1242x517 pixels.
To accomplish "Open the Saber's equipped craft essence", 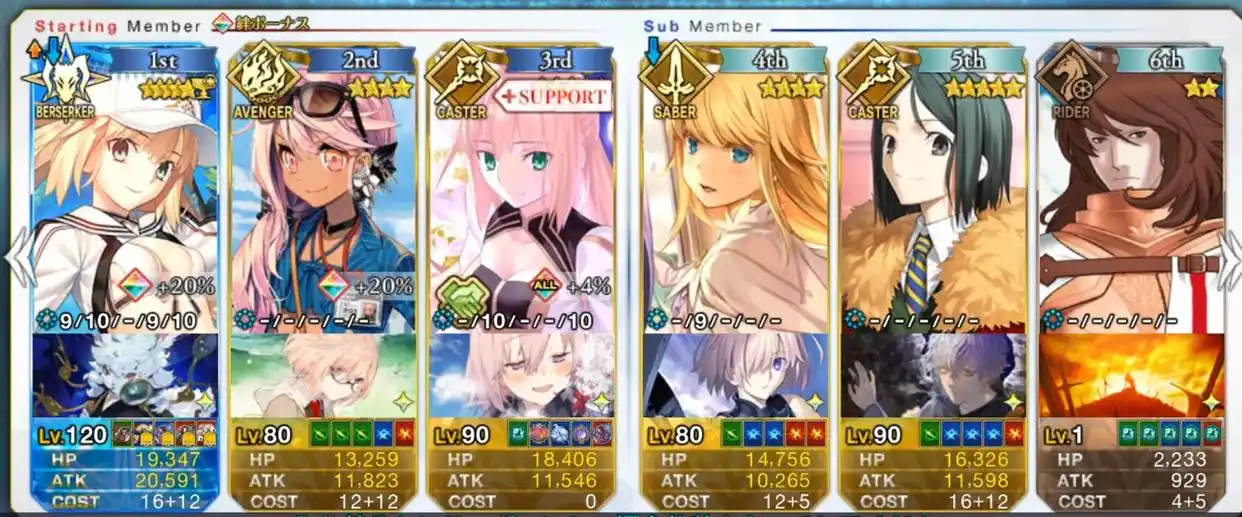I will pos(735,375).
